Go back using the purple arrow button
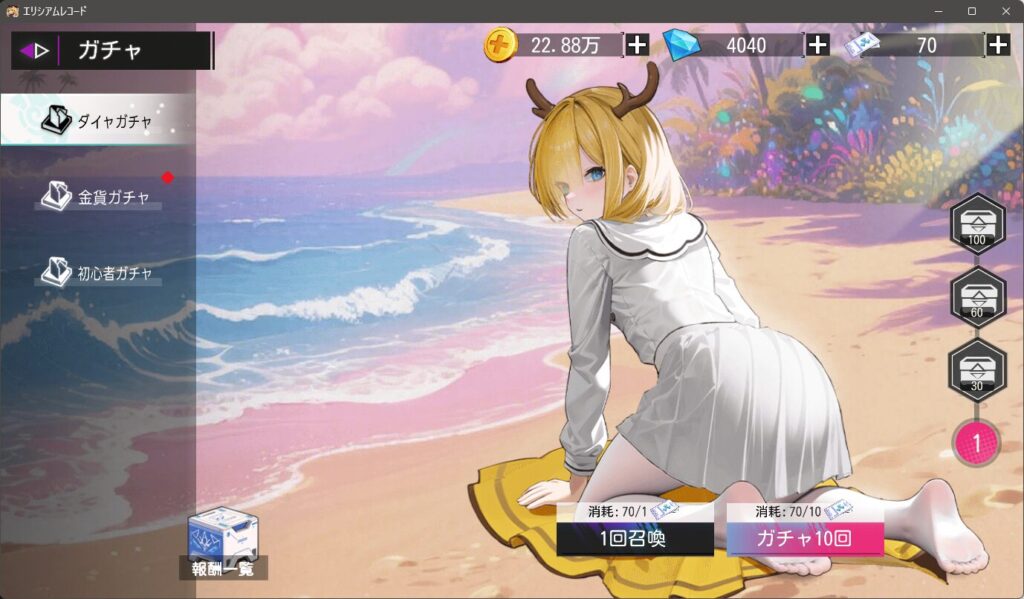The height and width of the screenshot is (599, 1024). point(35,51)
